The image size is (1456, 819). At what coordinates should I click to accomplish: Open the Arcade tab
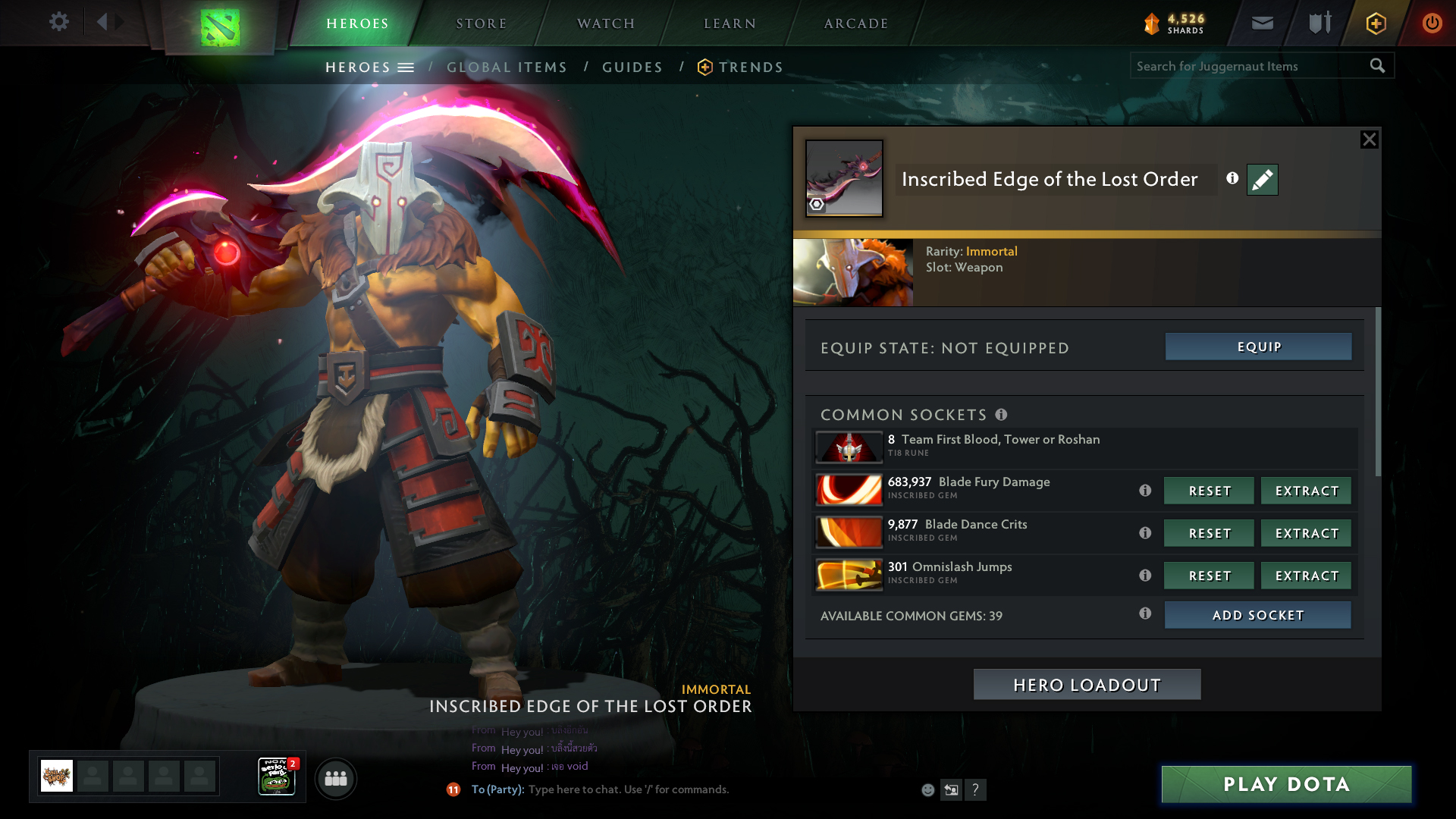[855, 24]
